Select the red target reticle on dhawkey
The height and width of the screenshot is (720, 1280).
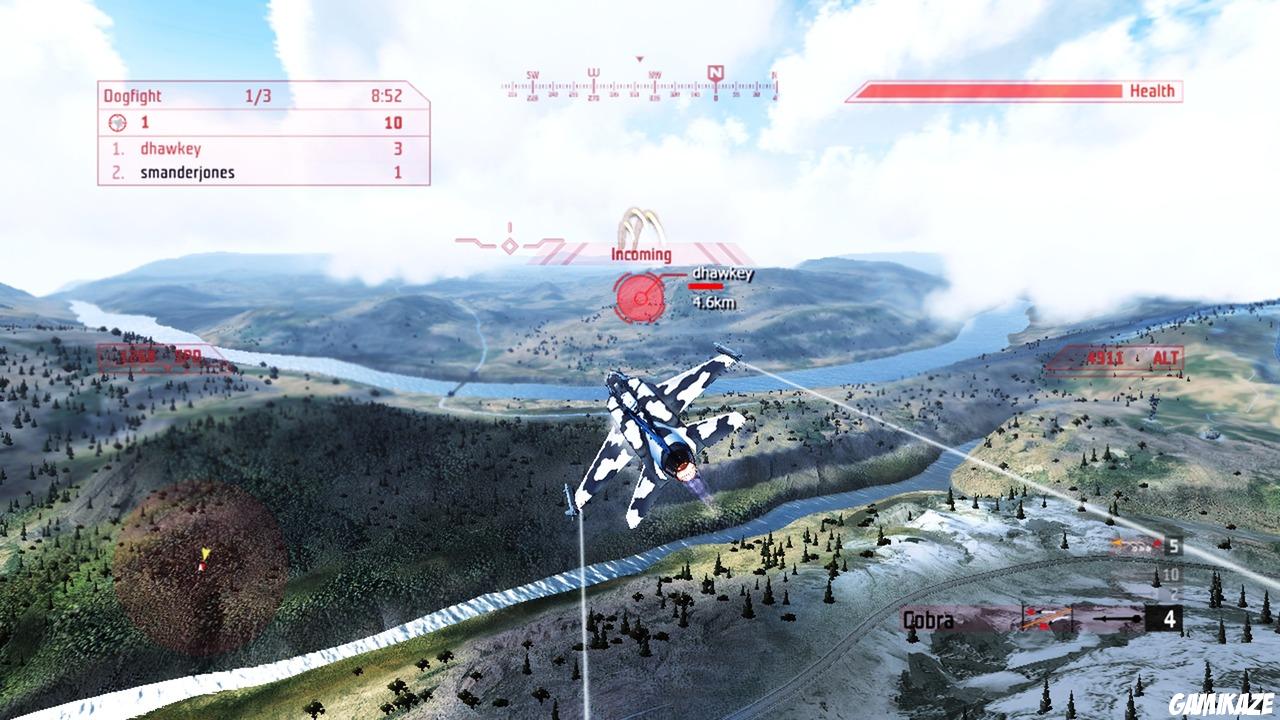pyautogui.click(x=638, y=295)
